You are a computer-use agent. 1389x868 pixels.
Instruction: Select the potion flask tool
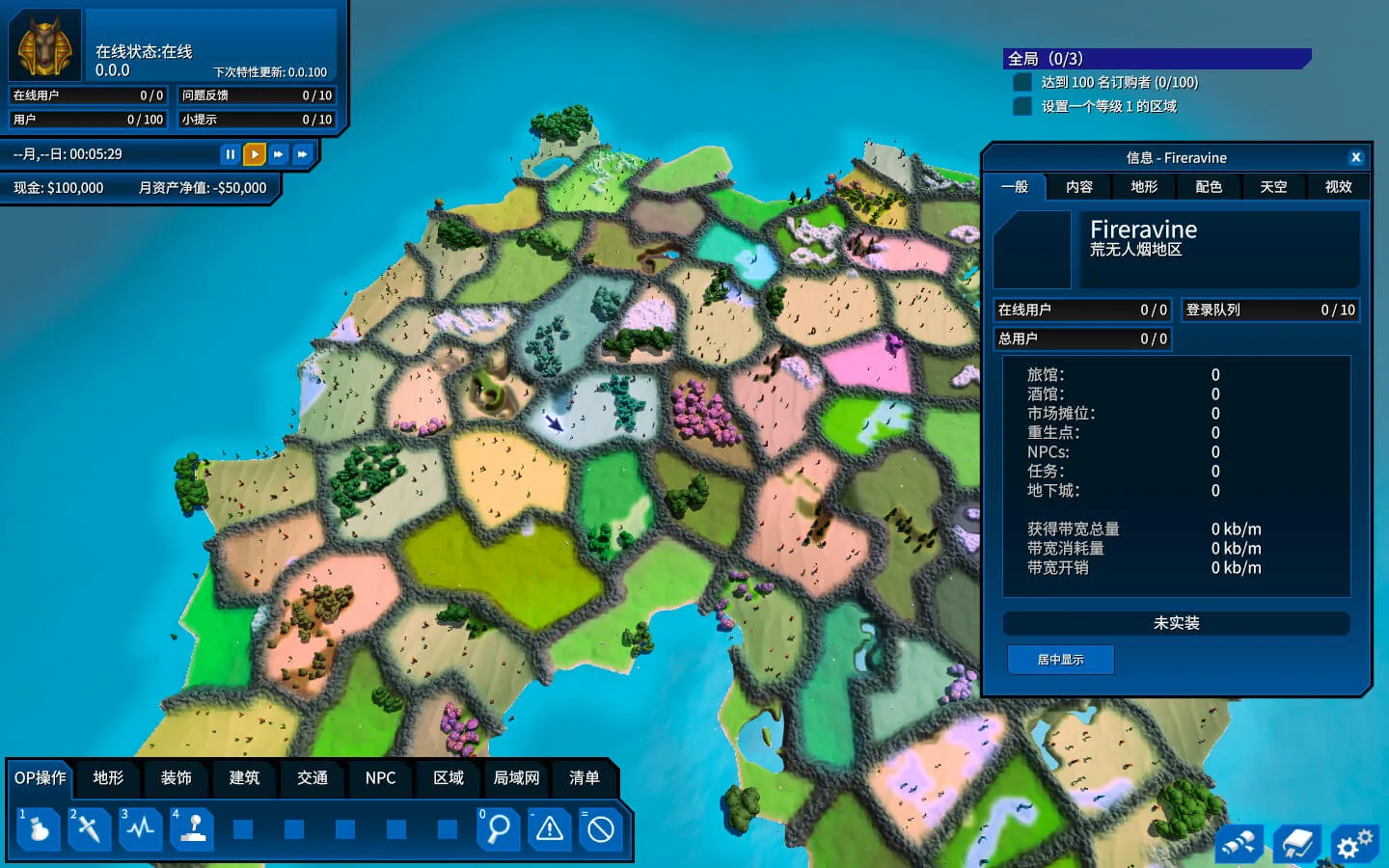point(39,829)
